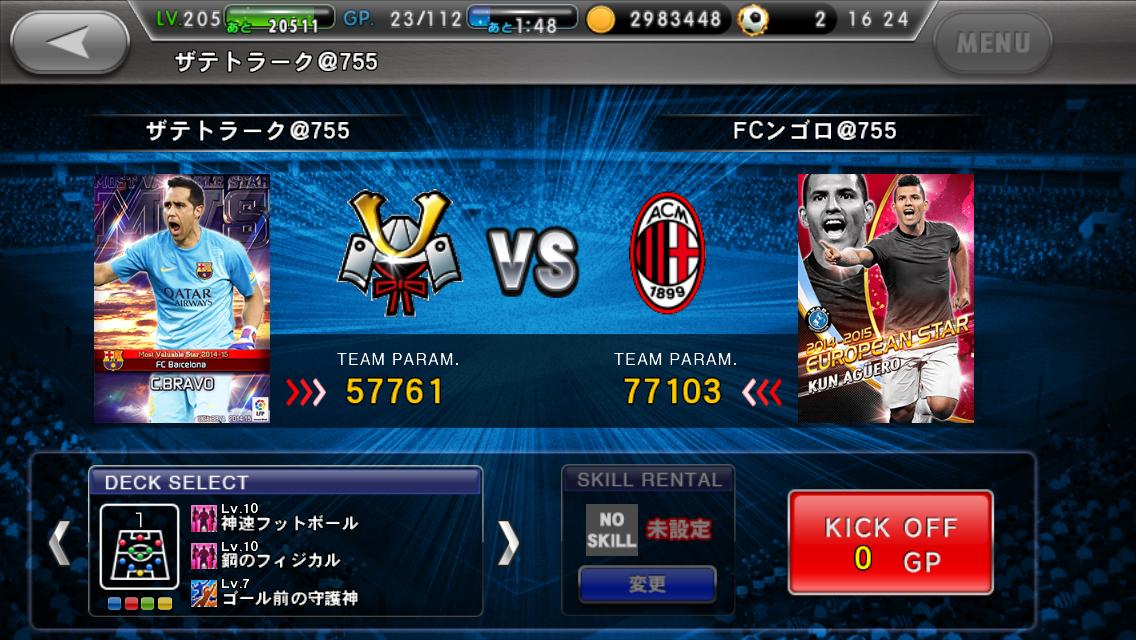Start the match with KICK OFF
The width and height of the screenshot is (1136, 640).
tap(890, 543)
